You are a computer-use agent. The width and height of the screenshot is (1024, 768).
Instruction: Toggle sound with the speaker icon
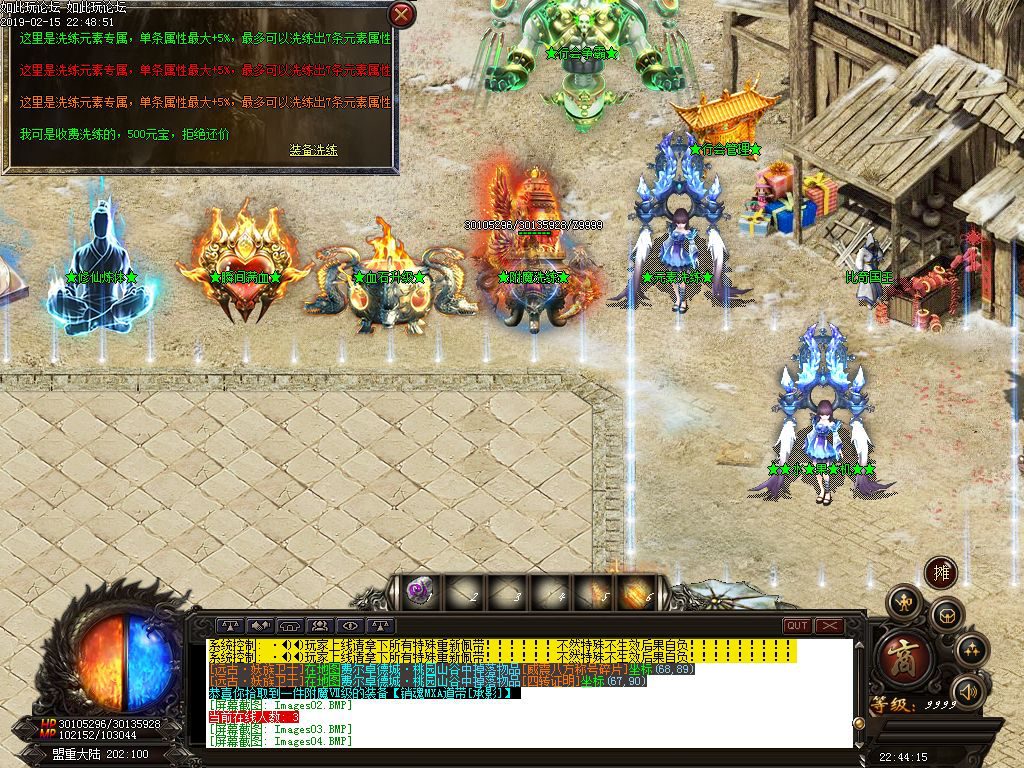(x=966, y=691)
